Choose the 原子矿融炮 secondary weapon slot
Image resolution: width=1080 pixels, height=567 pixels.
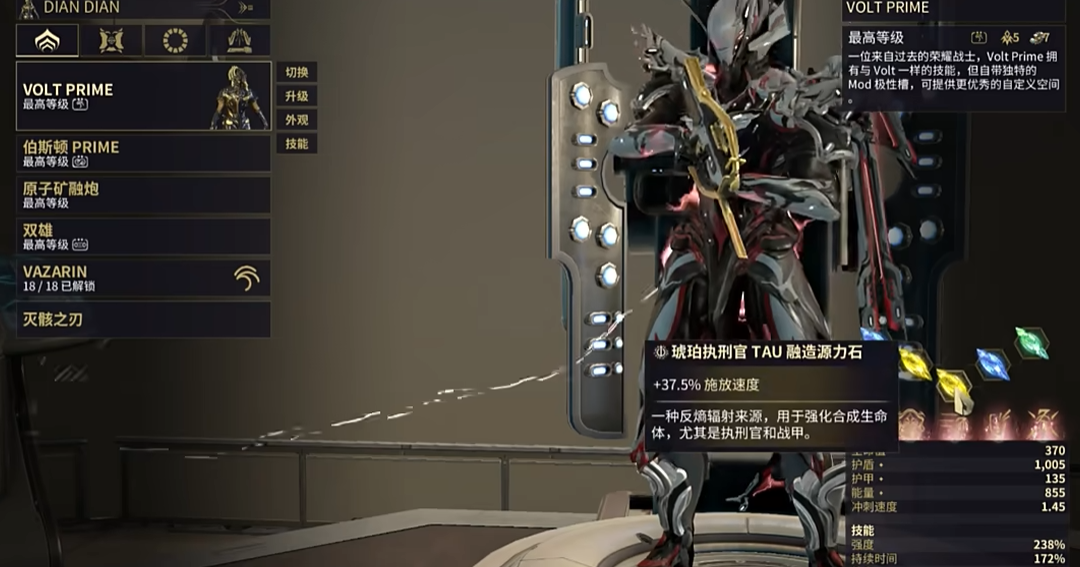tap(143, 194)
